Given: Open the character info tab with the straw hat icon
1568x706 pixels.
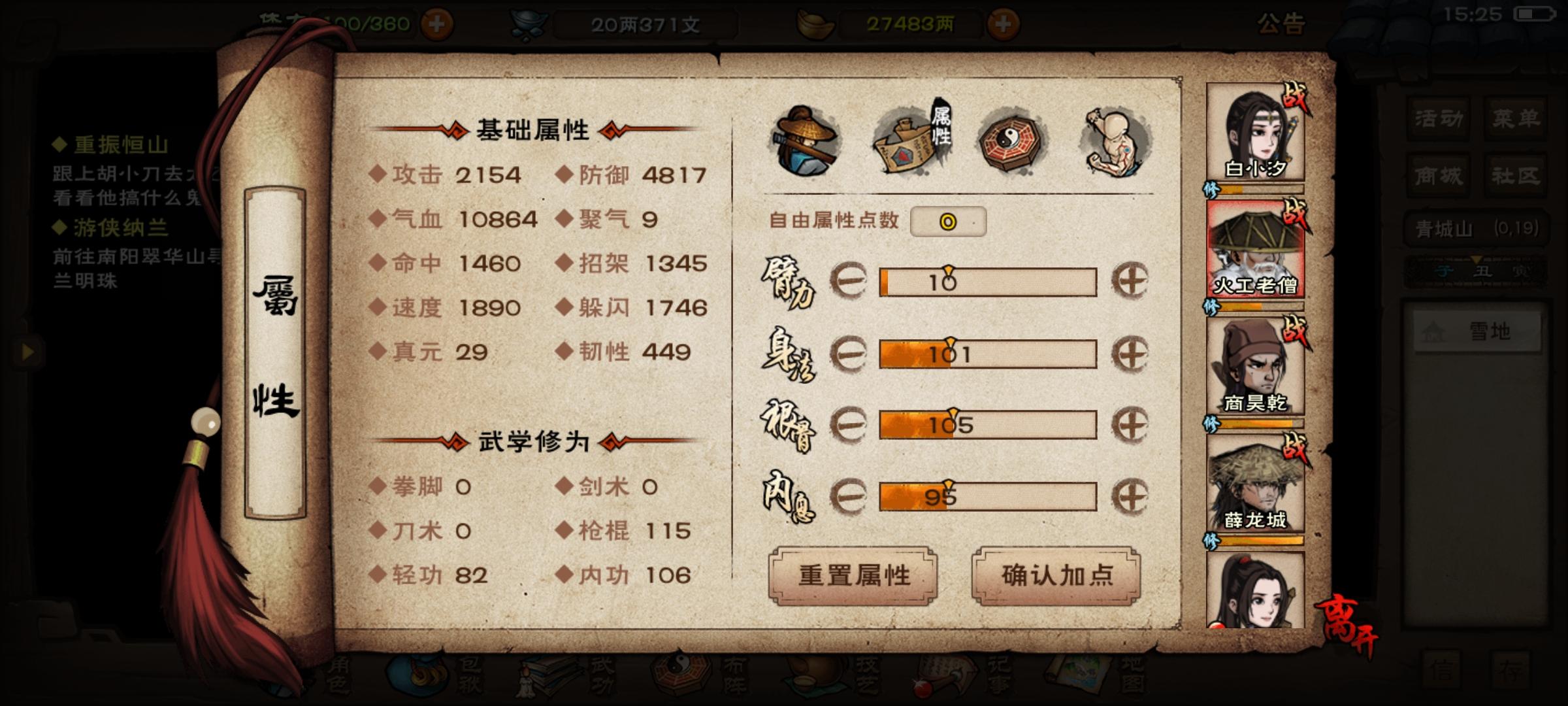Looking at the screenshot, I should (807, 137).
